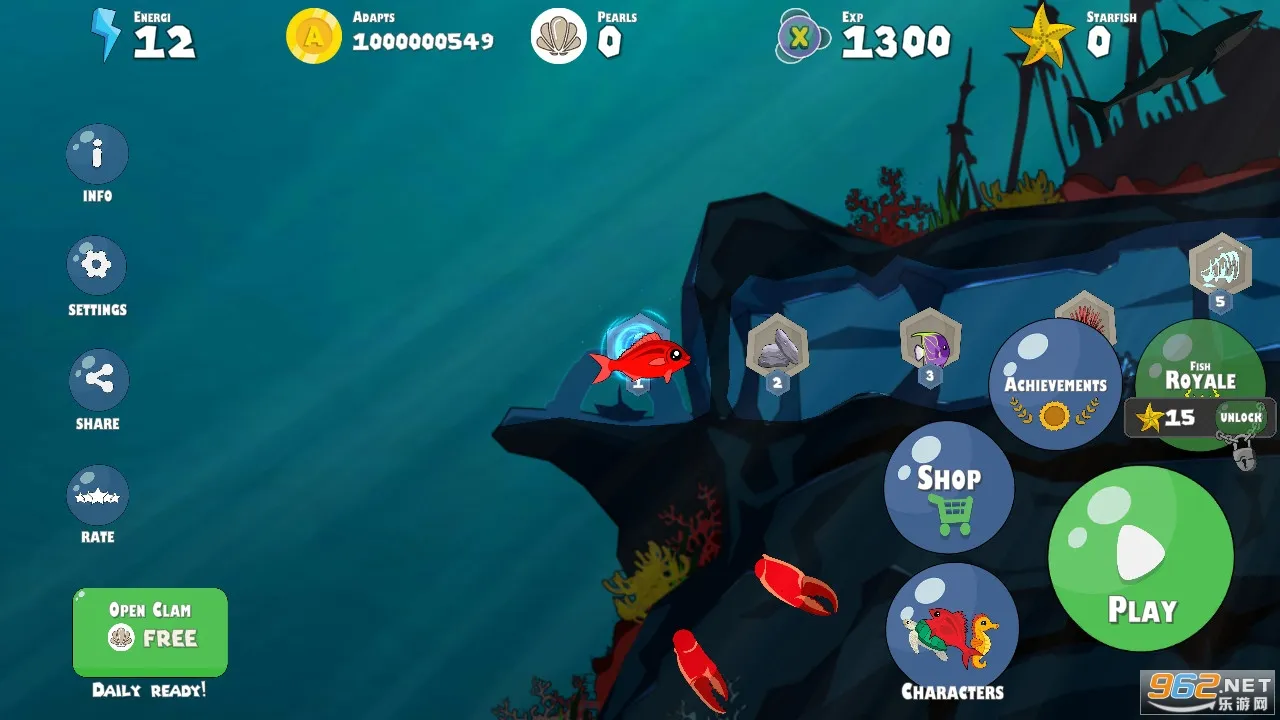Tap the Share bubble

(x=98, y=380)
